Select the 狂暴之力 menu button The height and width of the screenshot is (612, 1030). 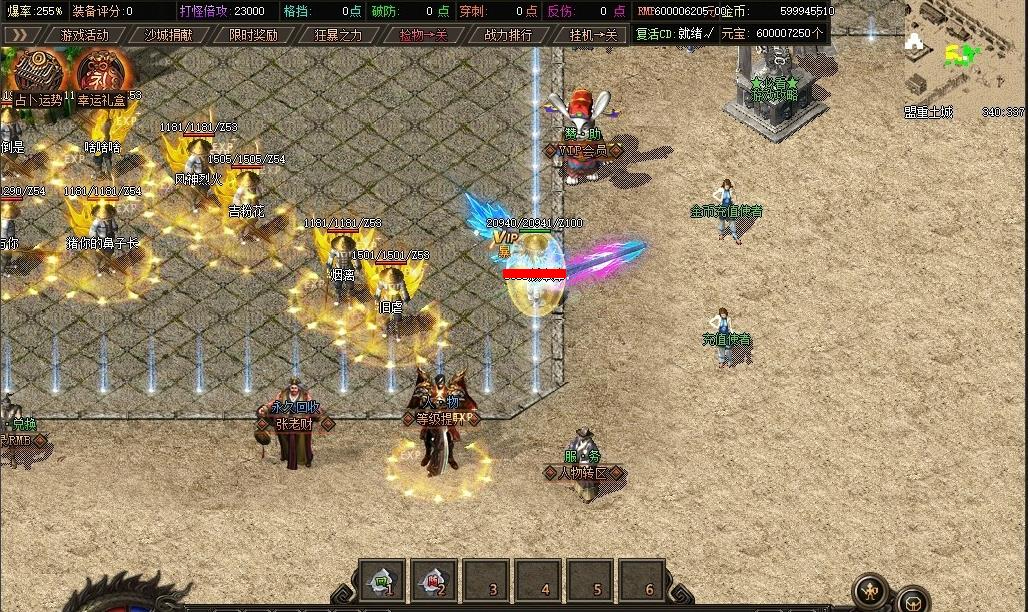pyautogui.click(x=338, y=35)
